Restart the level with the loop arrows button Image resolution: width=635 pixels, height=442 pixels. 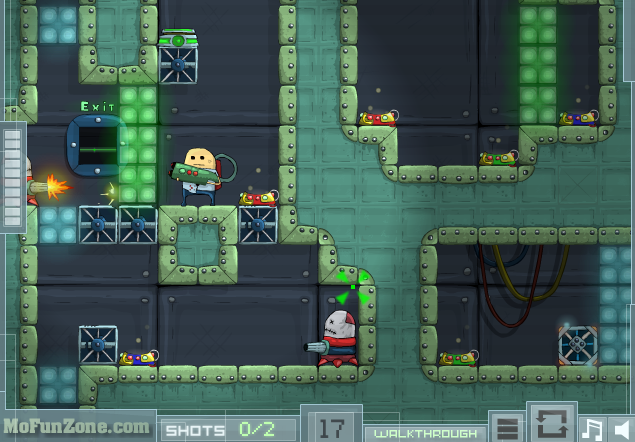click(550, 423)
